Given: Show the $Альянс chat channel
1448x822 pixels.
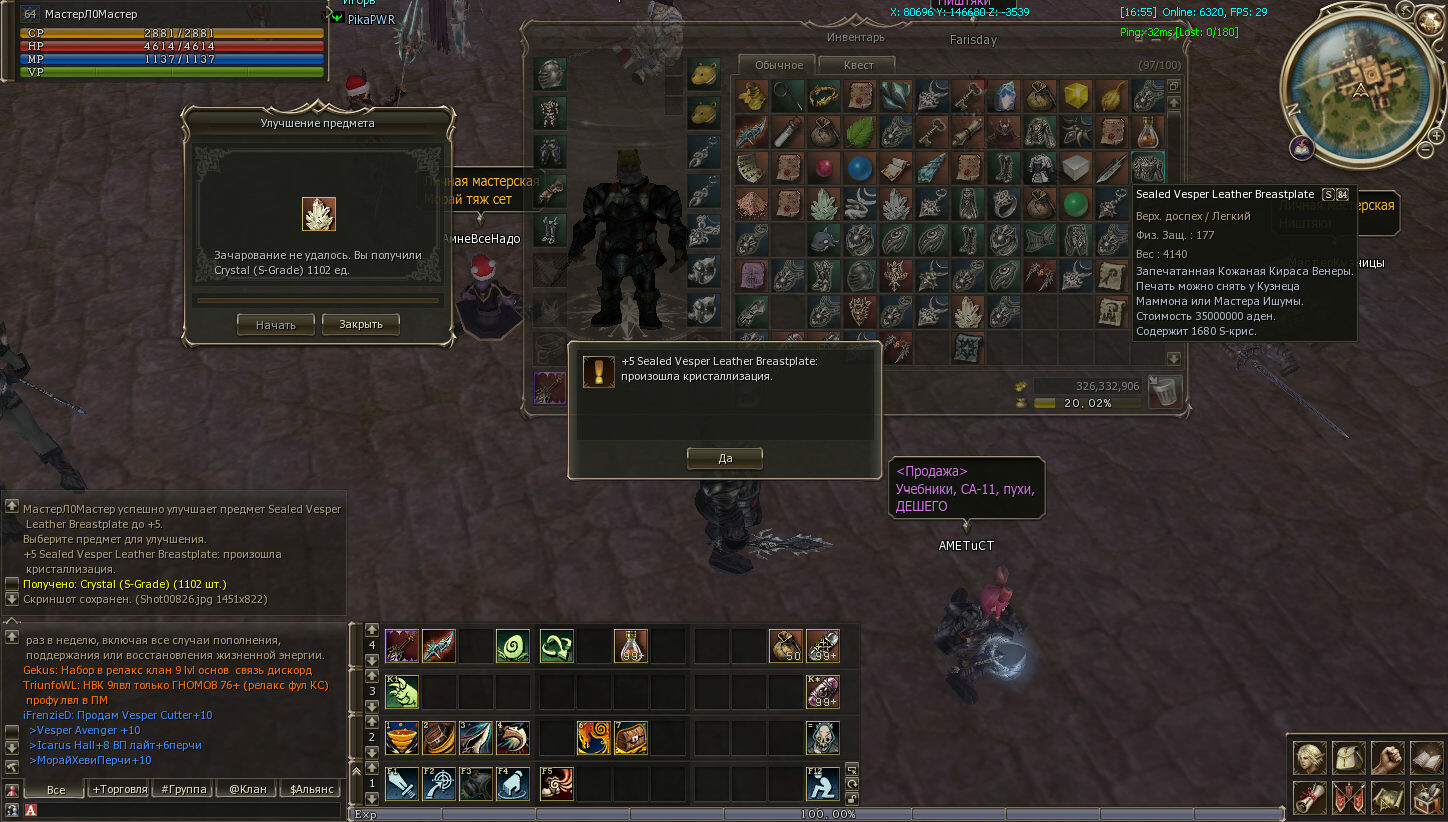Looking at the screenshot, I should pos(311,789).
